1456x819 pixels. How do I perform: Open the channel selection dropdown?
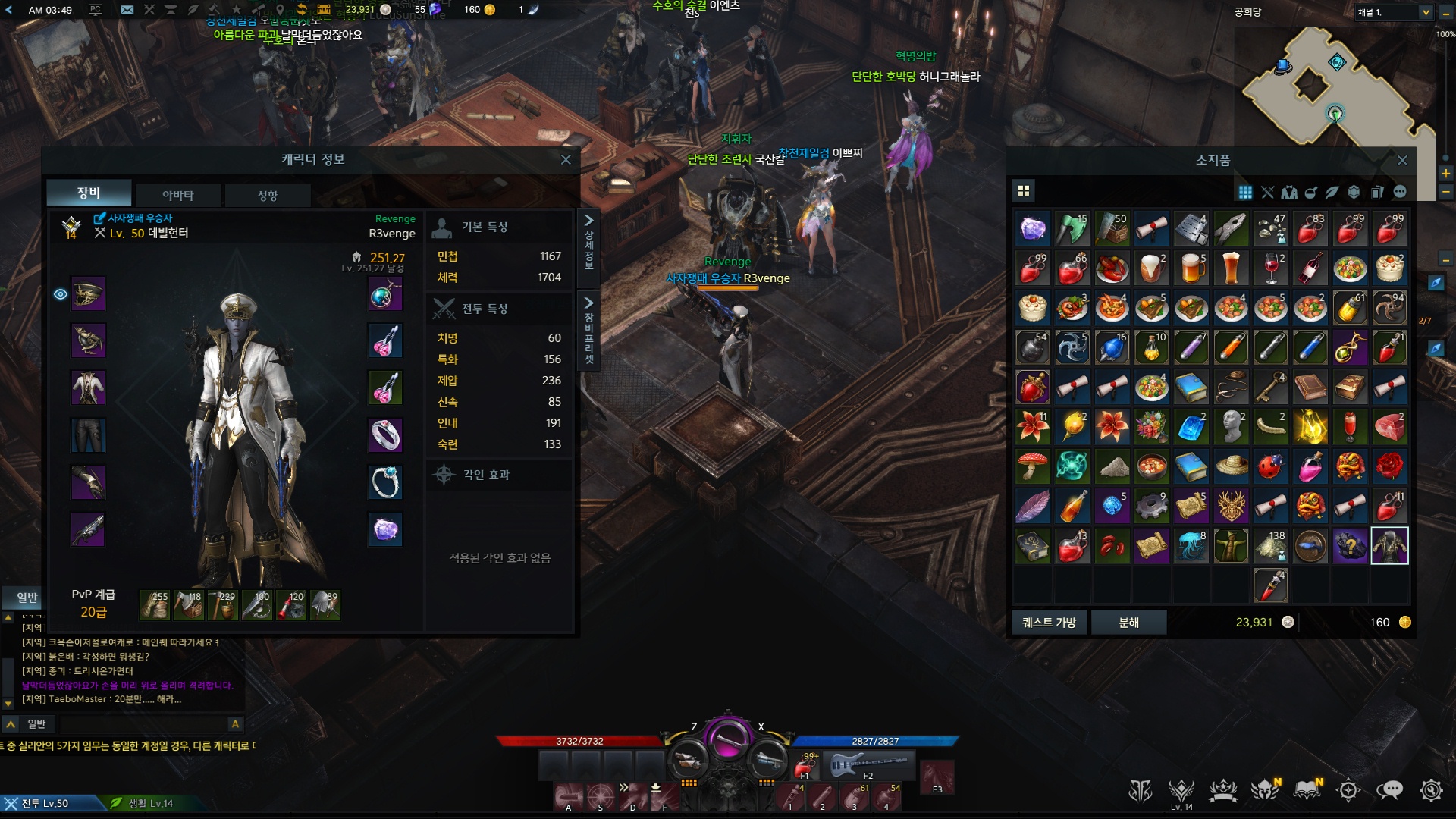coord(1425,12)
